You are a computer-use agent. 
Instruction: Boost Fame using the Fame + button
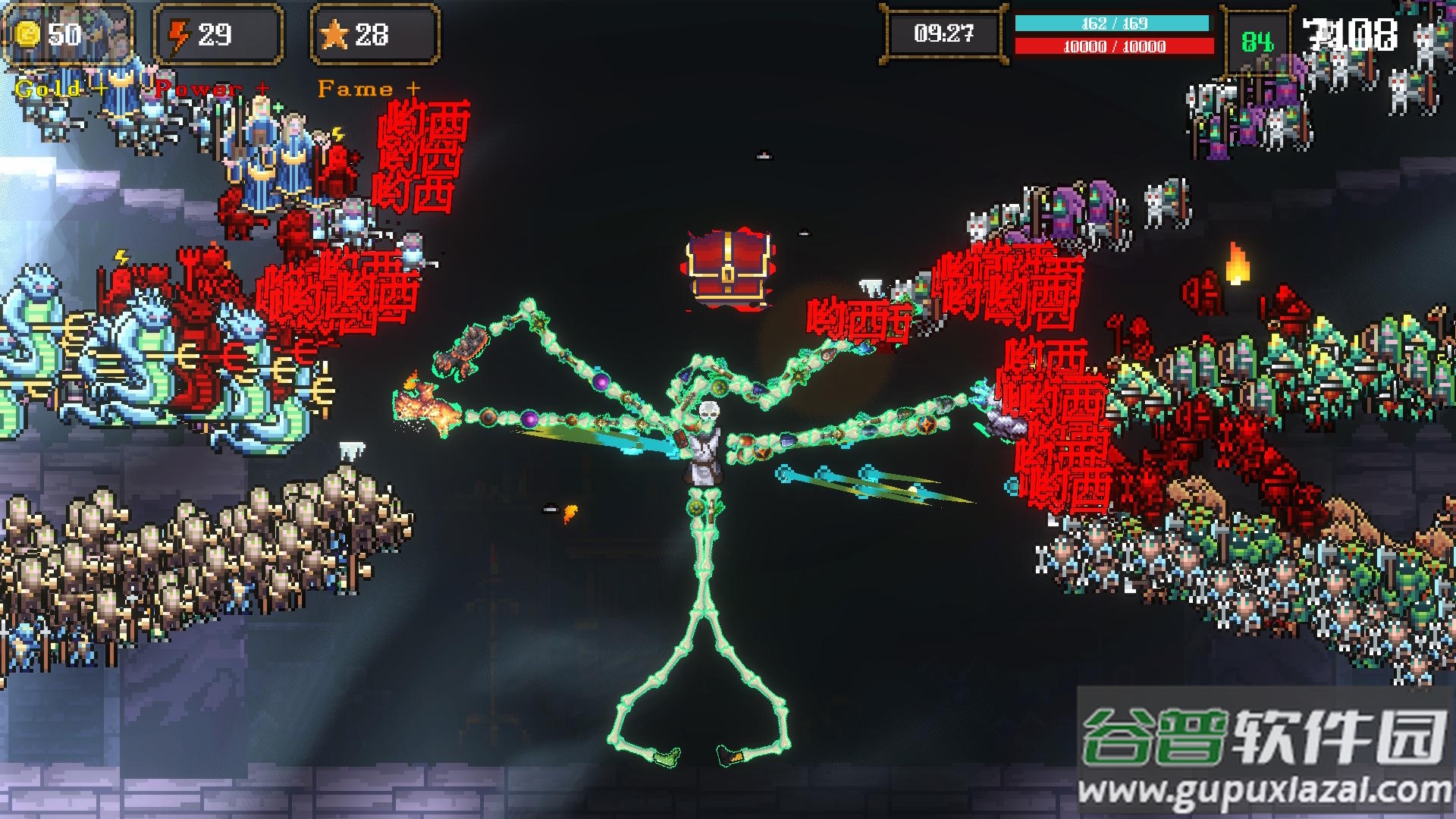[369, 89]
